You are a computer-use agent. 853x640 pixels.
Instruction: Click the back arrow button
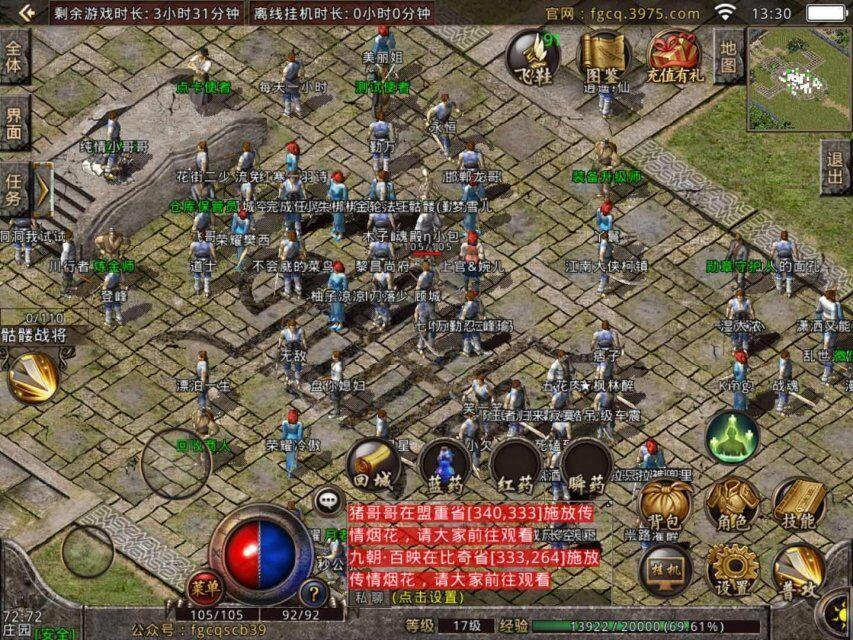pyautogui.click(x=27, y=13)
